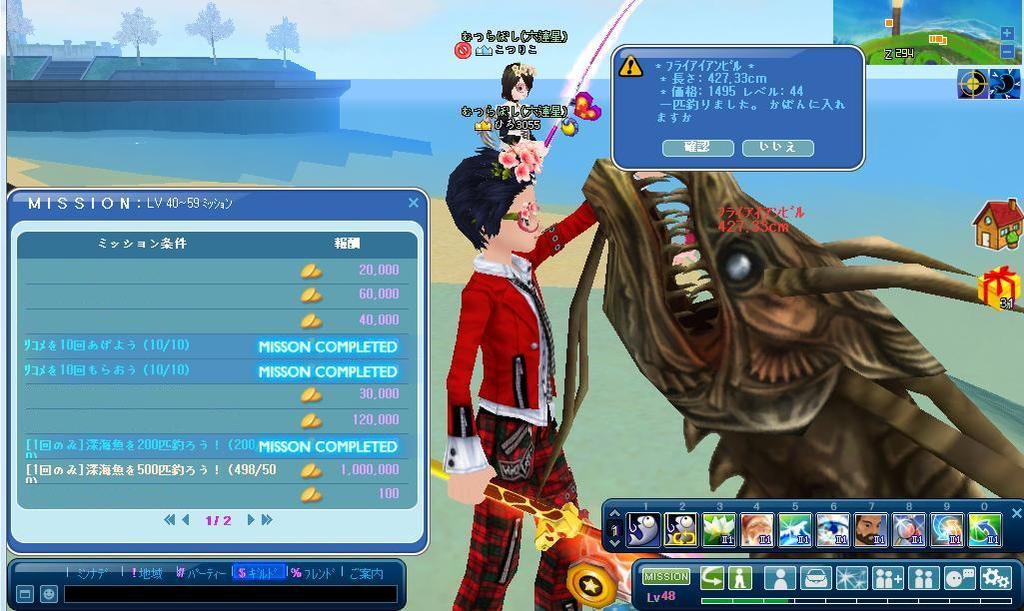Viewport: 1024px width, 611px height.
Task: Open the chat emoticon smiley button
Action: [x=49, y=594]
